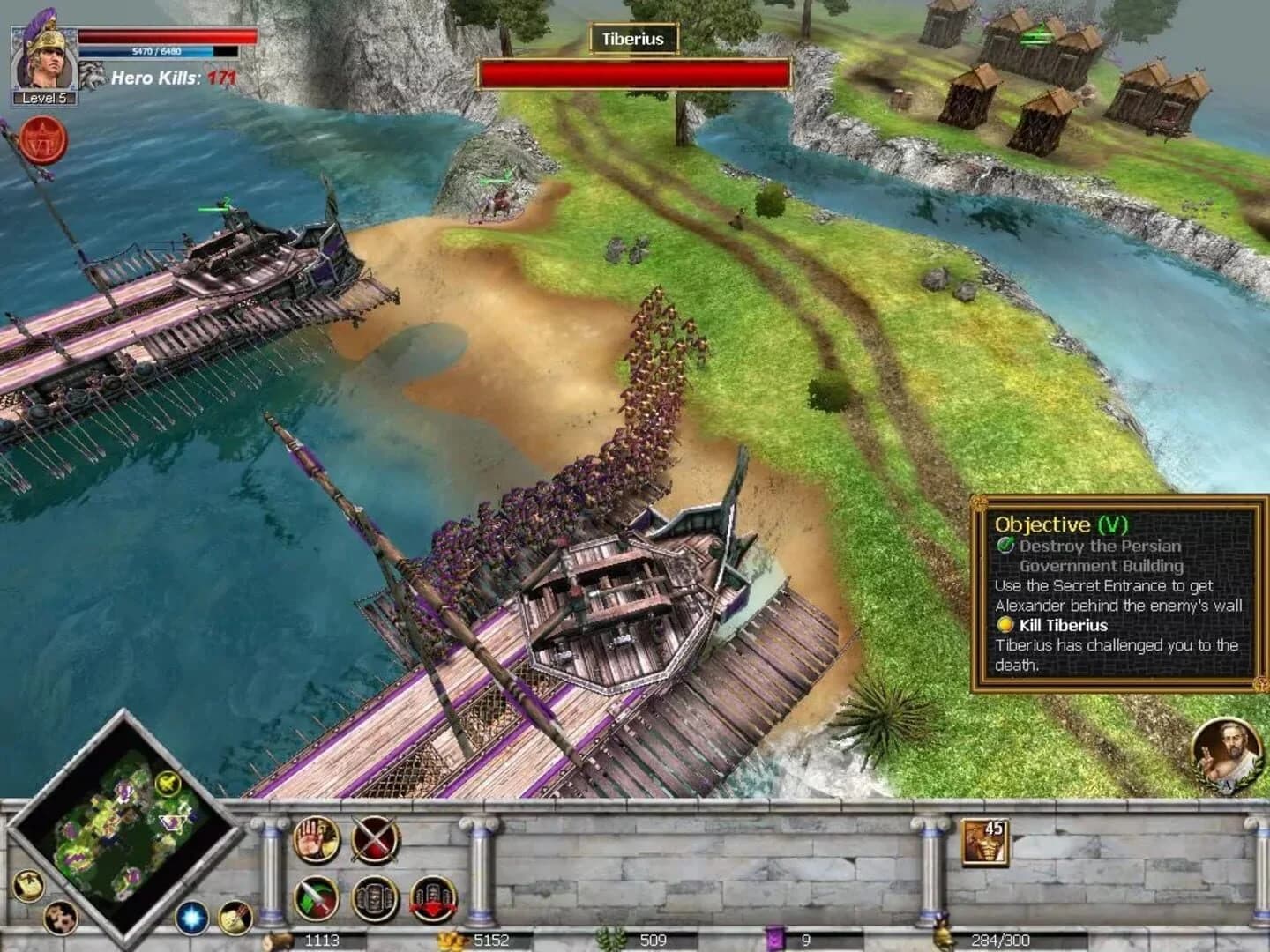Click the Tiberius nameplate at the top
The height and width of the screenshot is (952, 1270).
pos(635,40)
